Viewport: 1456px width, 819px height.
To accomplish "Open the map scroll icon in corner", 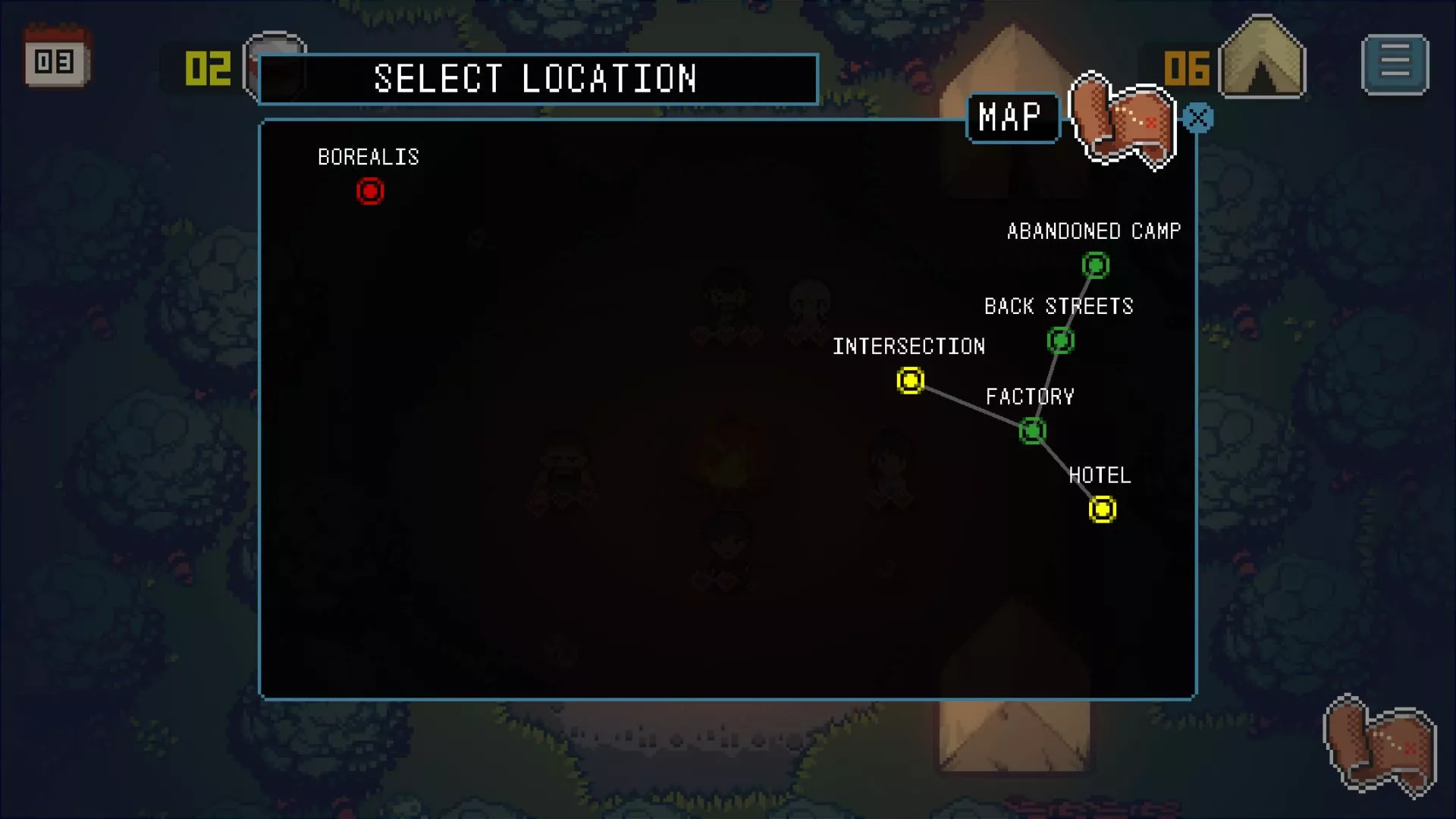I will (1379, 747).
